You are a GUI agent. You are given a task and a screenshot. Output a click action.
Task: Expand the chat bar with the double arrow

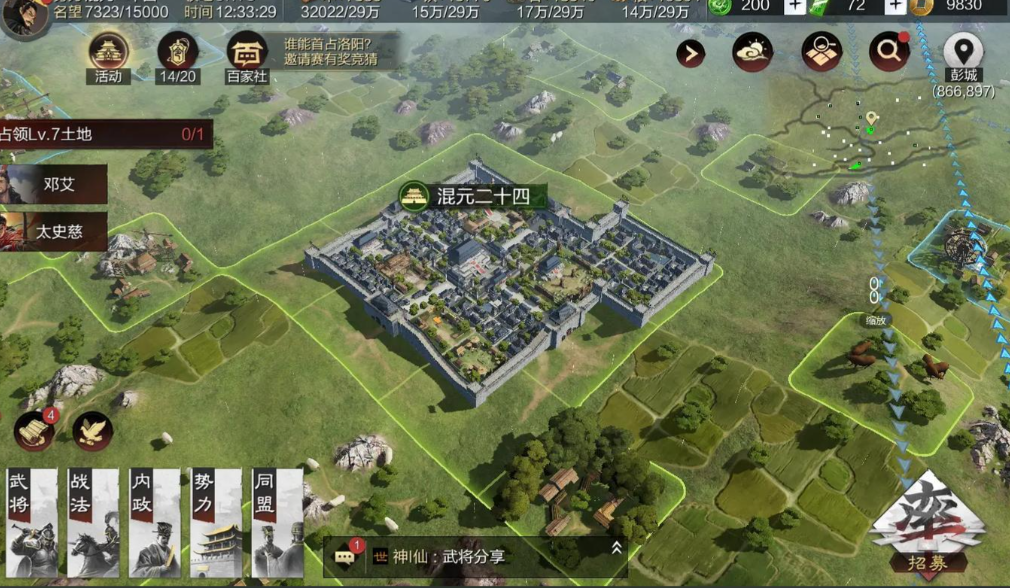(x=617, y=547)
